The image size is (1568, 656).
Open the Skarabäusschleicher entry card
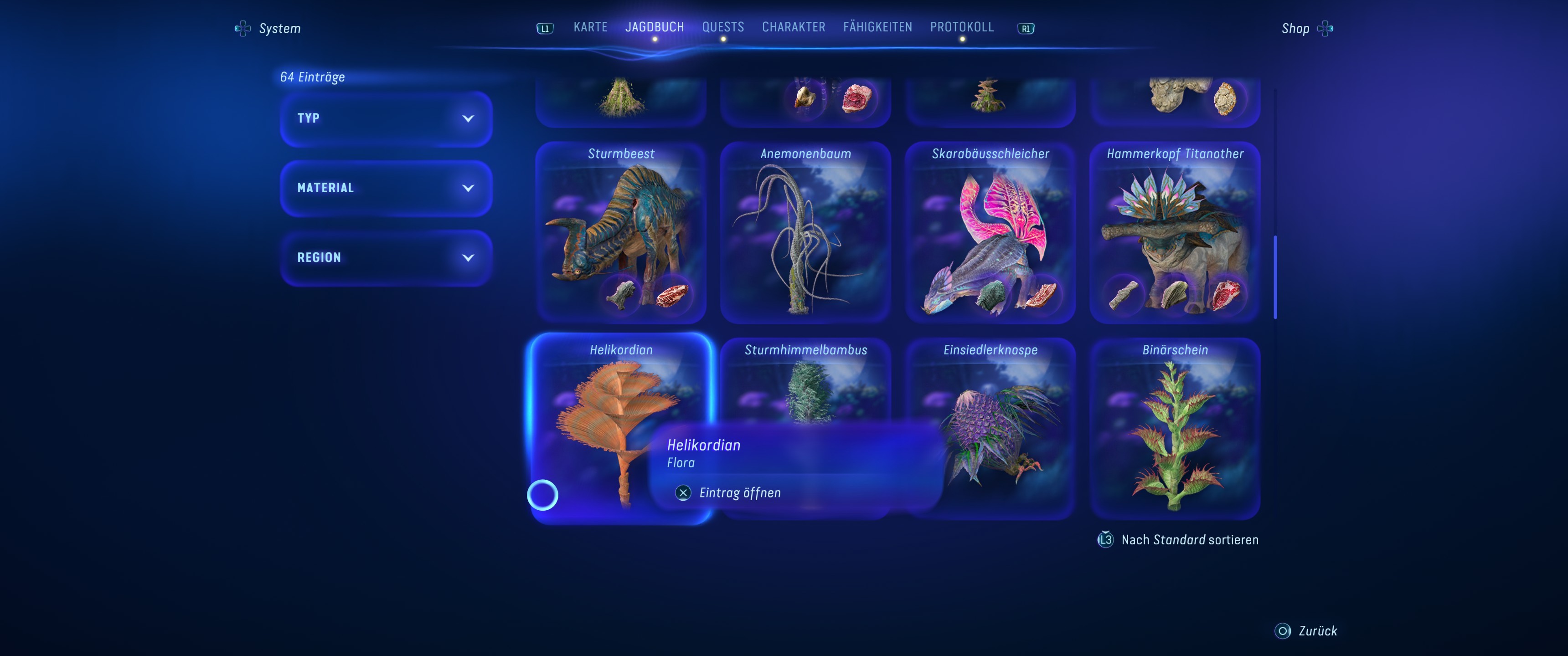990,232
